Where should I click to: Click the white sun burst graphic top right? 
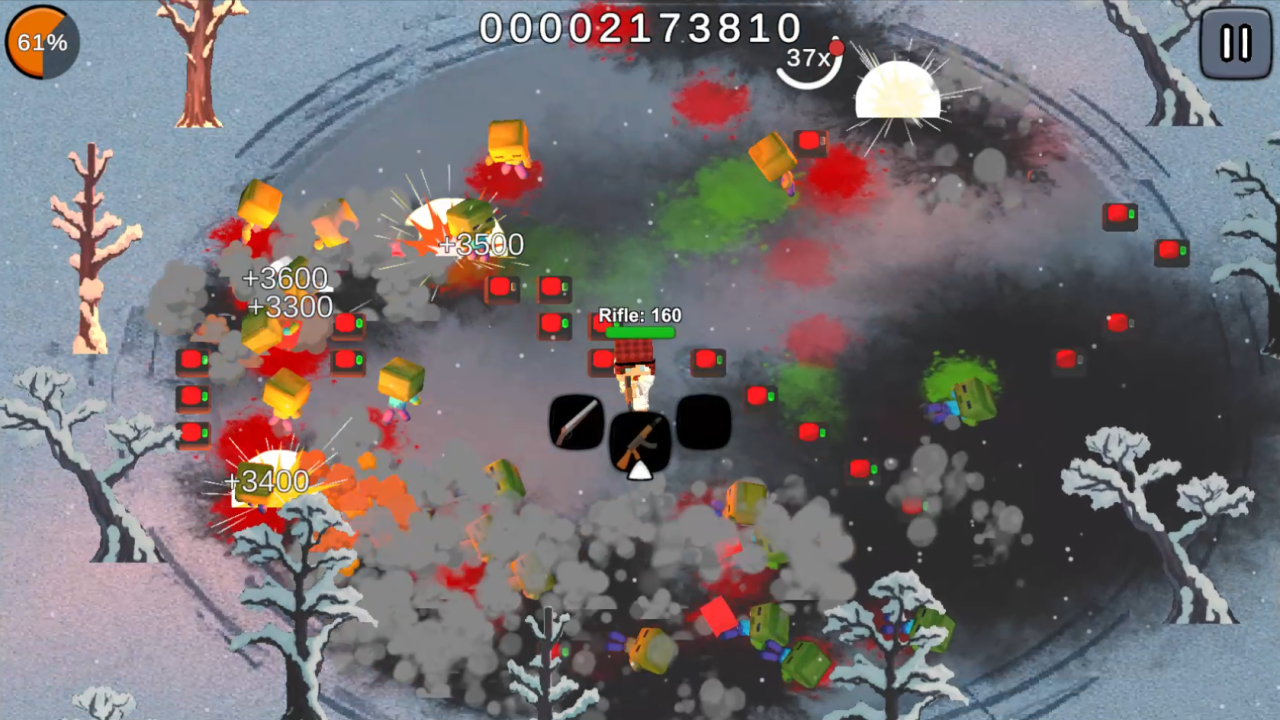[x=898, y=92]
